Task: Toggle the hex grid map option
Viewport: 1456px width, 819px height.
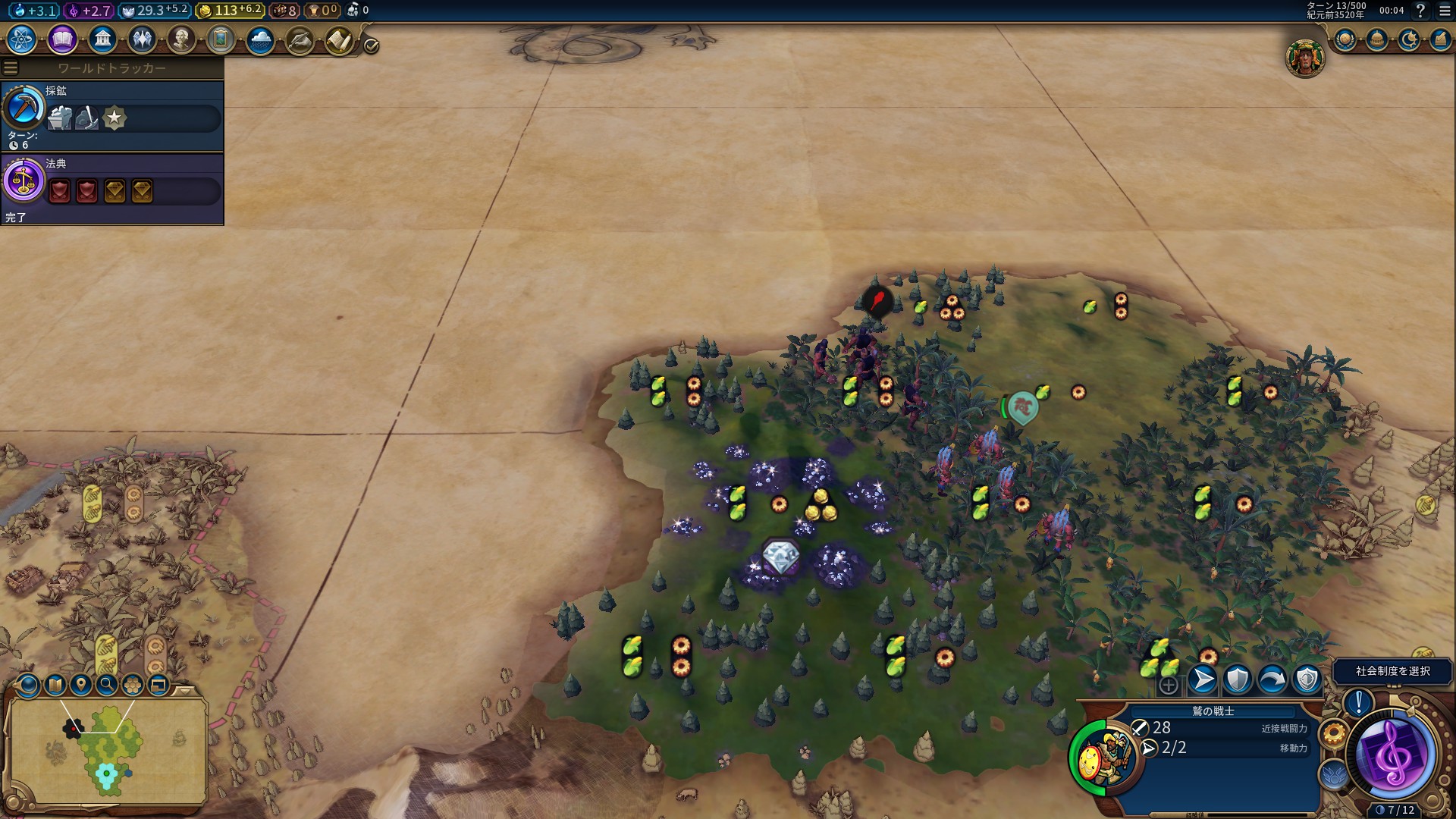Action: pos(133,686)
